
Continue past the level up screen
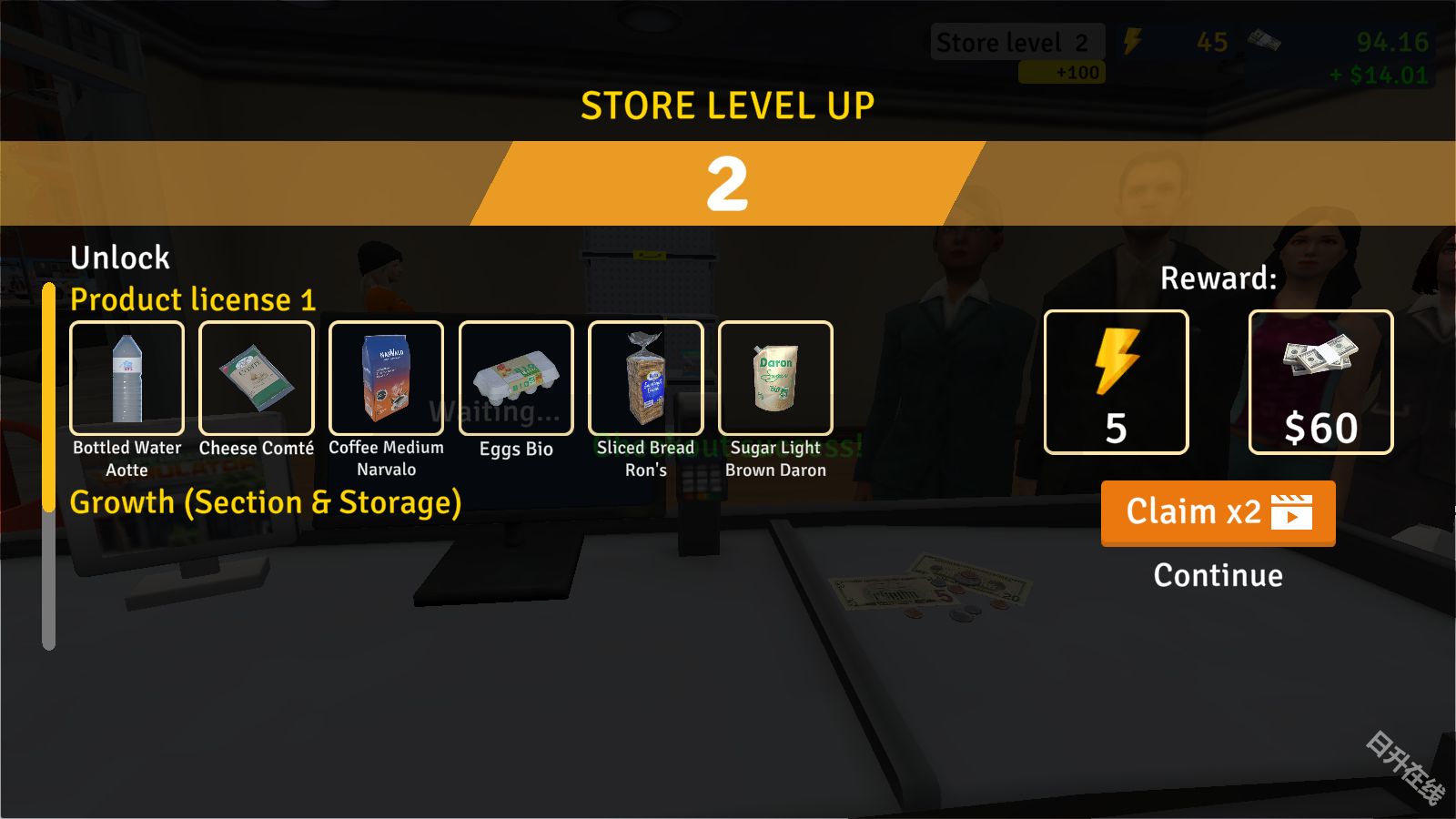[x=1218, y=575]
